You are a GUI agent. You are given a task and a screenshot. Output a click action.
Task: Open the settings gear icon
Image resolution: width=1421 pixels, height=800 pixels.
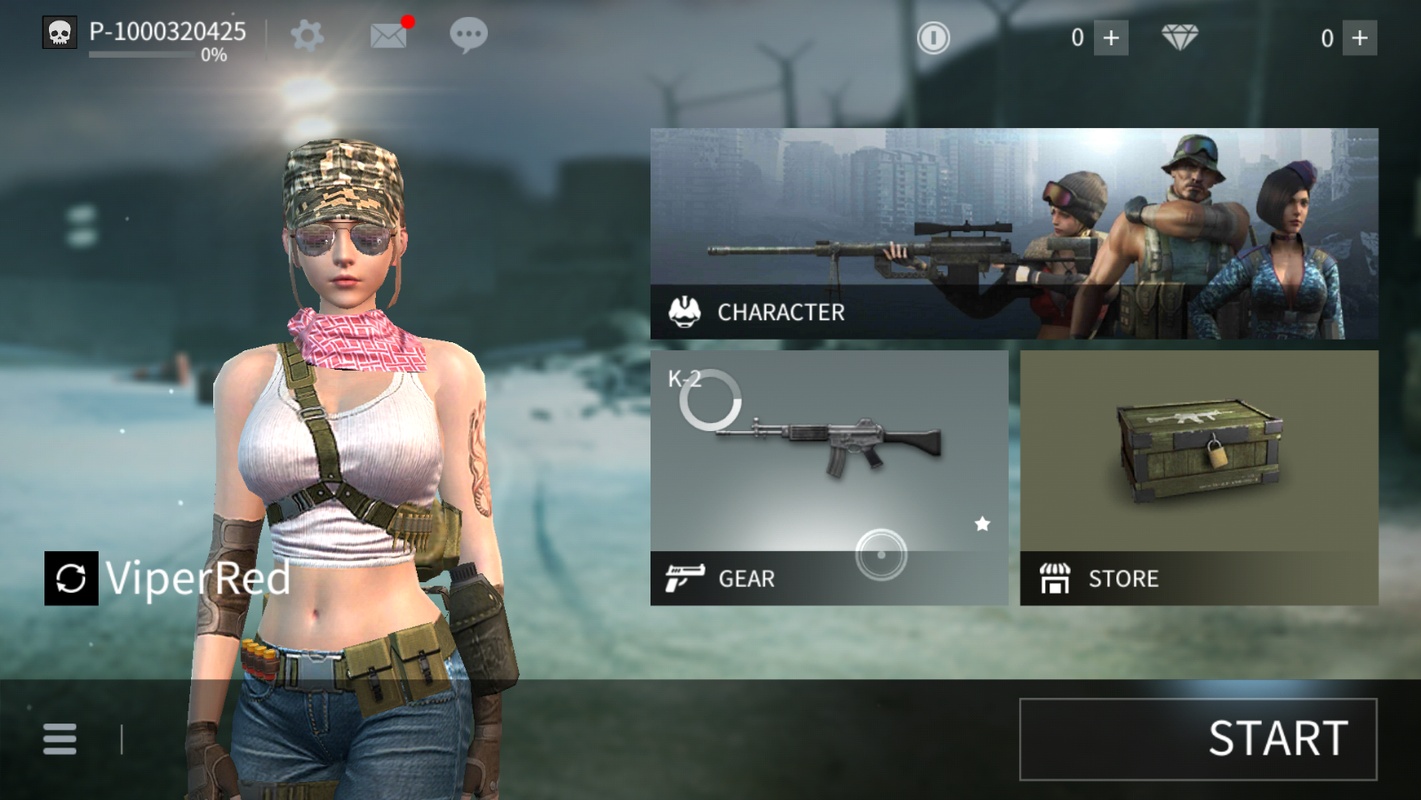click(x=307, y=37)
